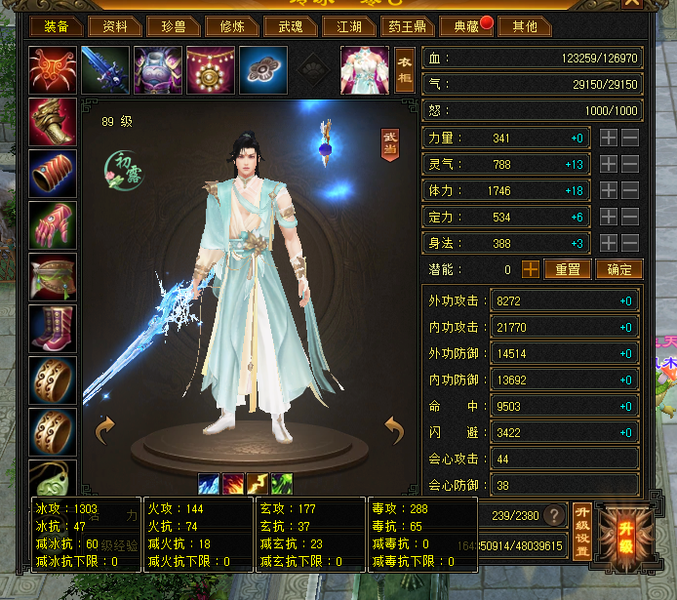Select the boots equipment slot
This screenshot has height=600, width=677.
tap(53, 328)
